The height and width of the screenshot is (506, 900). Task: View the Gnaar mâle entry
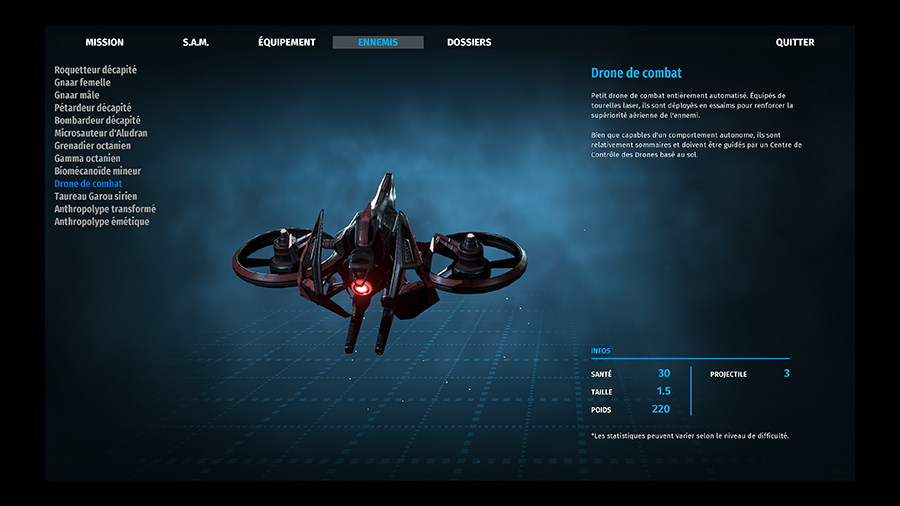pos(77,95)
